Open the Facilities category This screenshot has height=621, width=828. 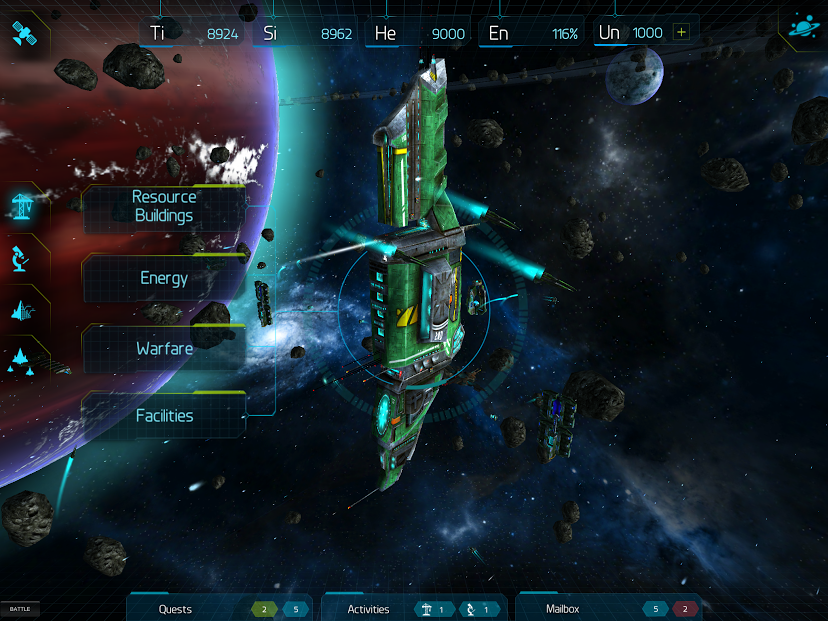[x=164, y=416]
